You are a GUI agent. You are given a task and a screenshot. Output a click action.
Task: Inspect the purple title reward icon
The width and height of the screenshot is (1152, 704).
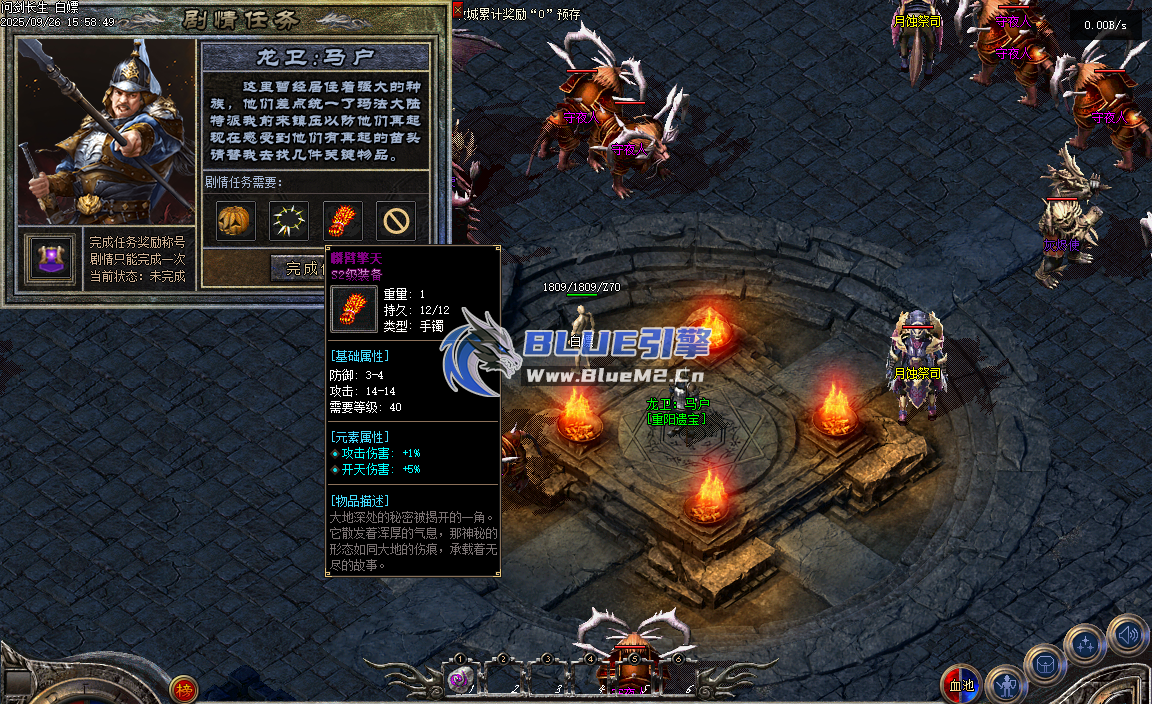(x=50, y=259)
